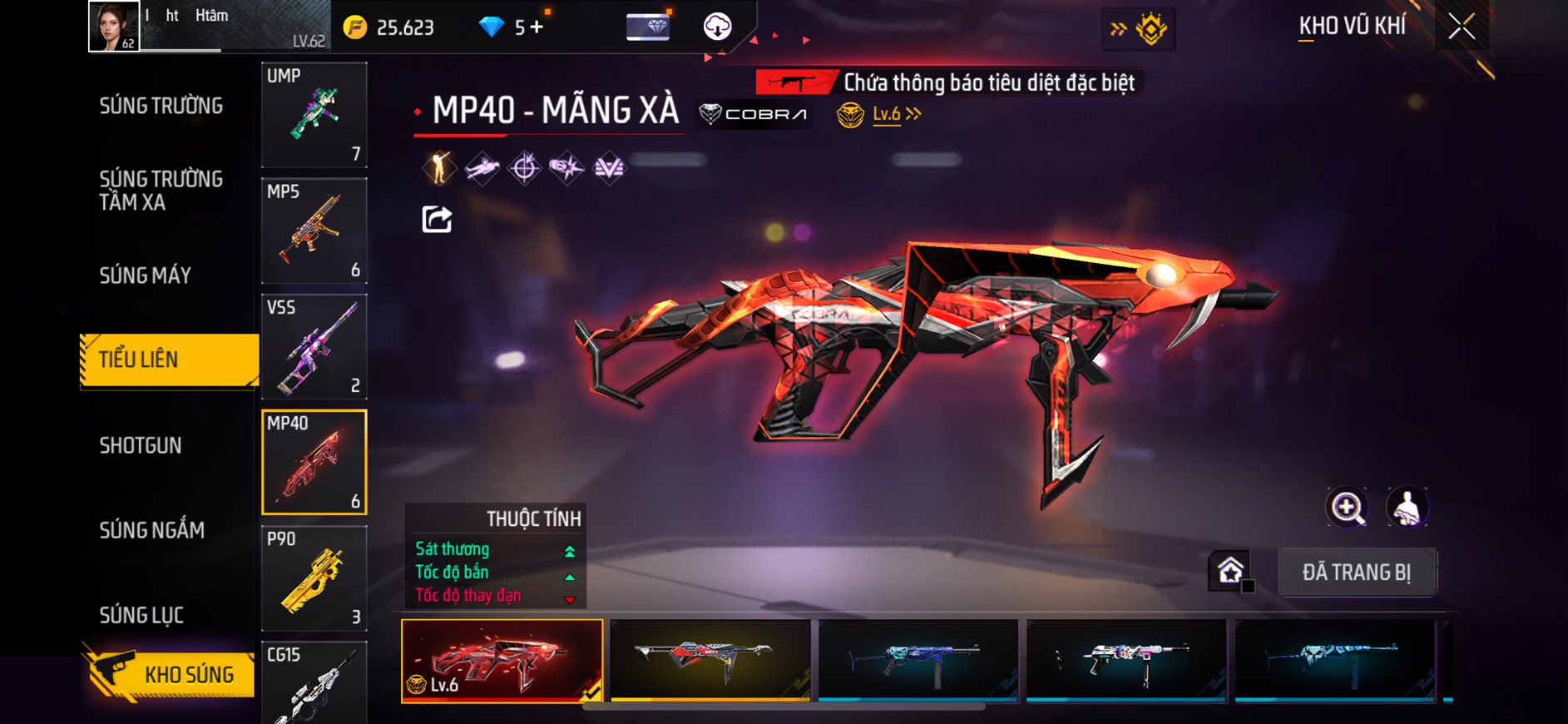Choose the UMP weapon slot

(314, 115)
